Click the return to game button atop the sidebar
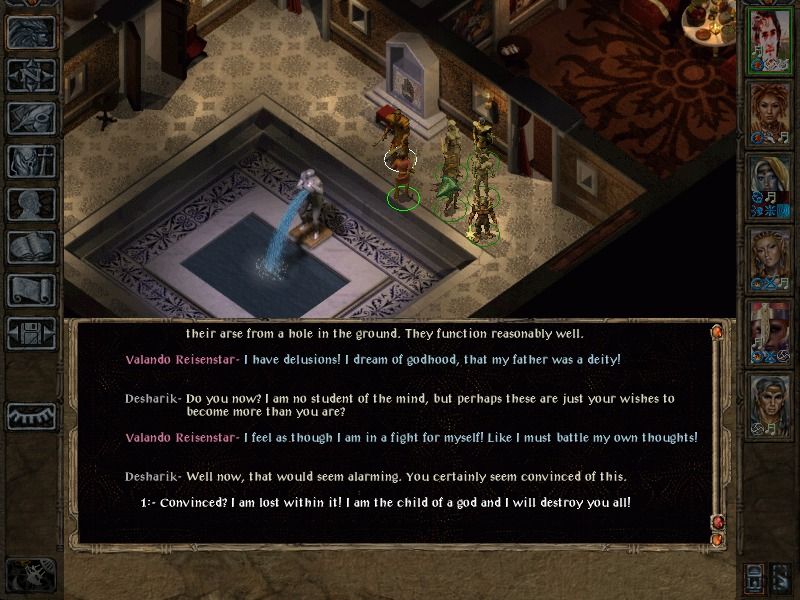The height and width of the screenshot is (600, 800). (x=31, y=32)
